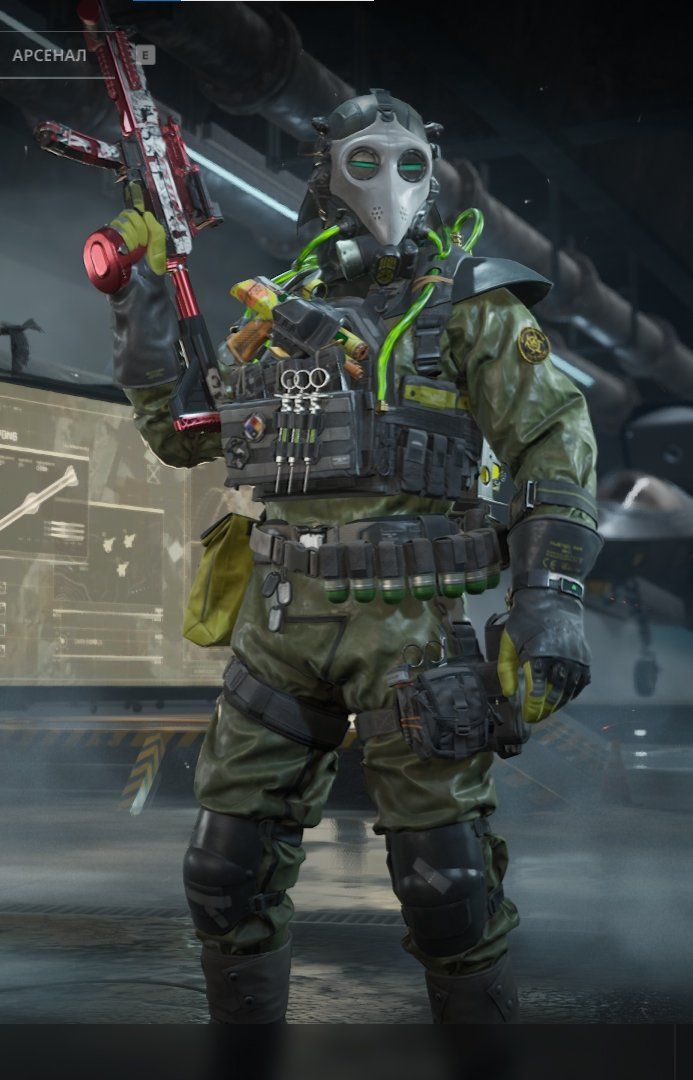The image size is (693, 1080).
Task: Open the АРСЕНАЛ tab
Action: point(50,55)
